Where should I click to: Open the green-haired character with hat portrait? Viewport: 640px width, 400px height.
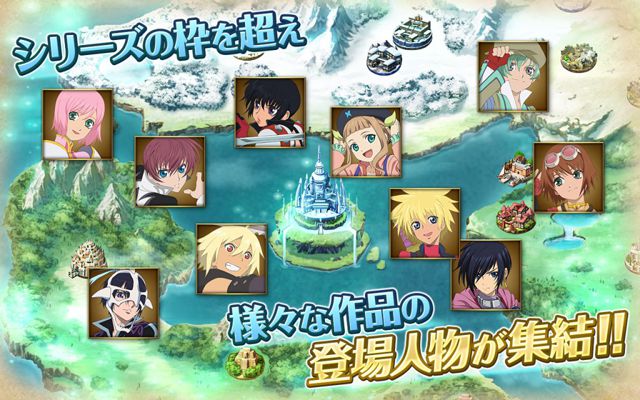512,77
